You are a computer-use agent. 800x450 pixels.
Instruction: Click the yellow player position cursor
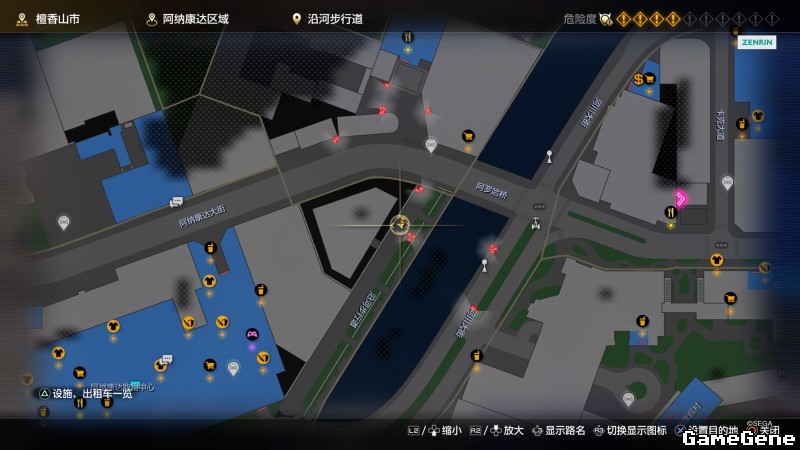coord(400,224)
